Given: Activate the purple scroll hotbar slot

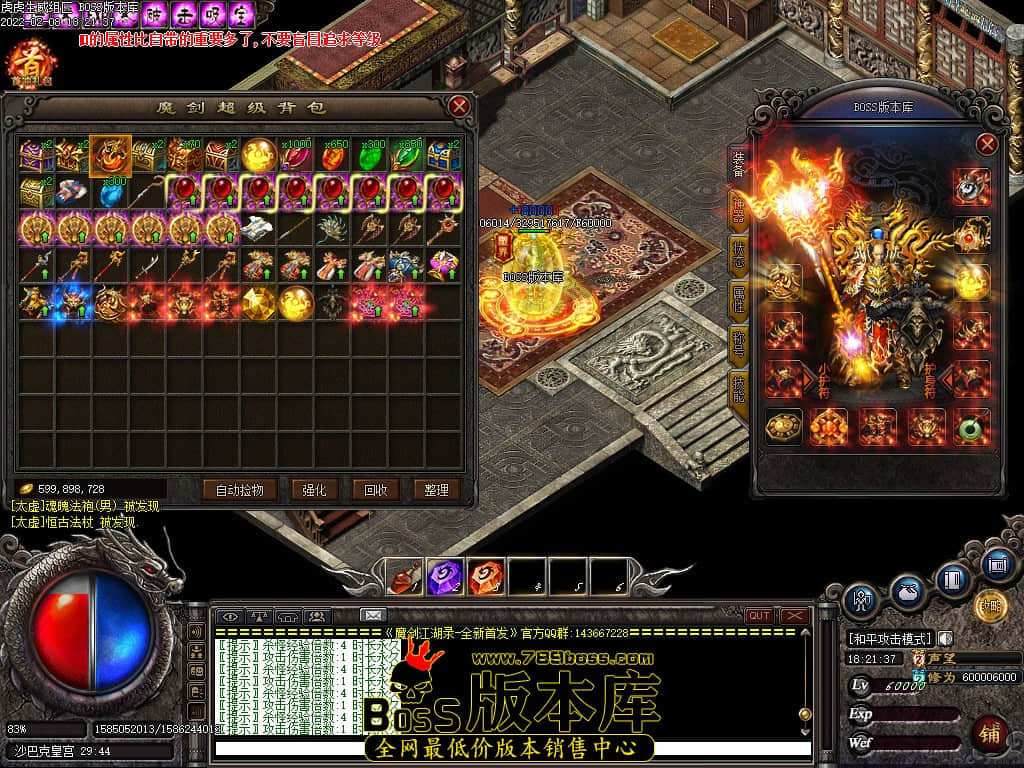Looking at the screenshot, I should 444,576.
